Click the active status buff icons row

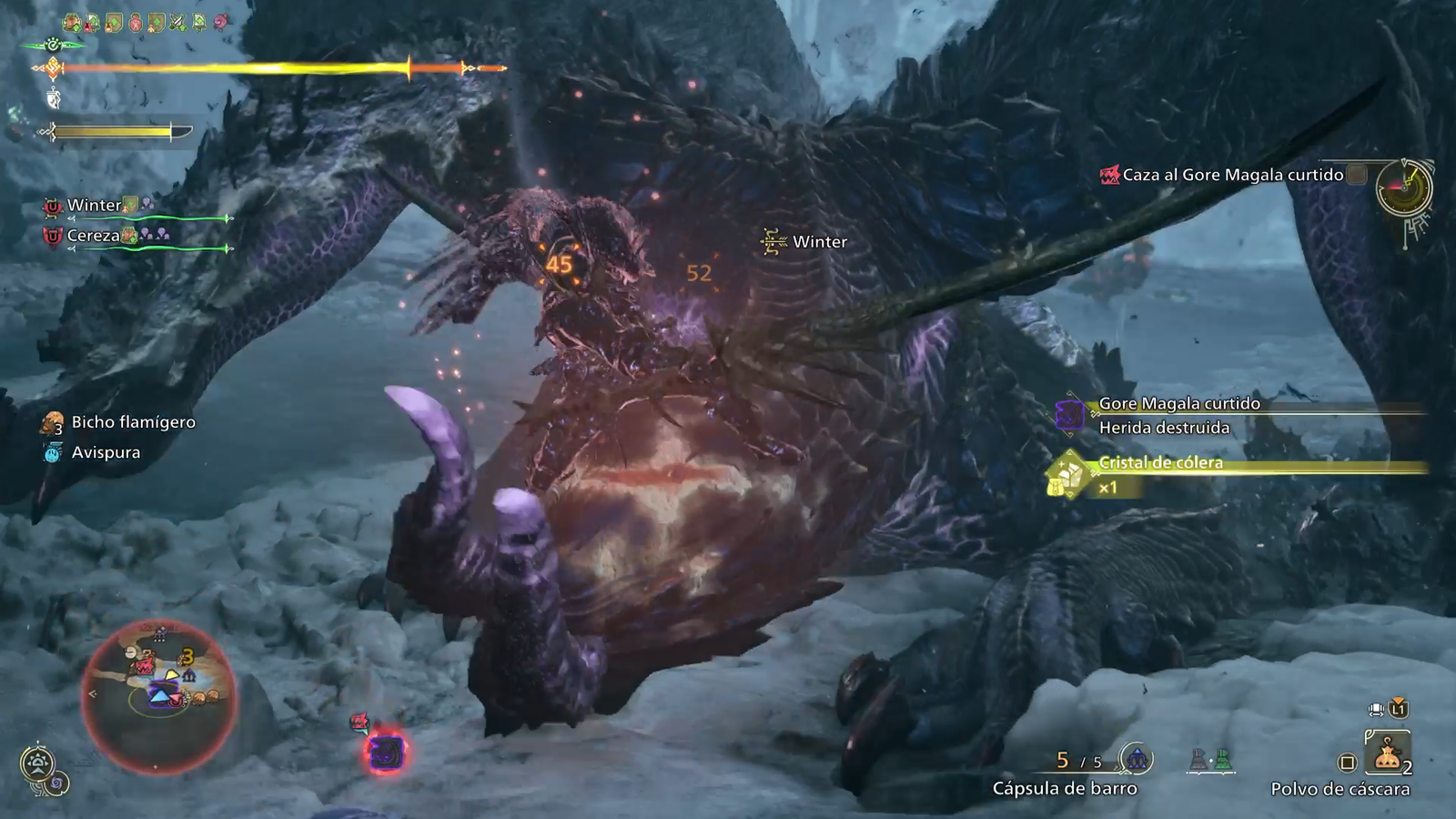click(146, 22)
